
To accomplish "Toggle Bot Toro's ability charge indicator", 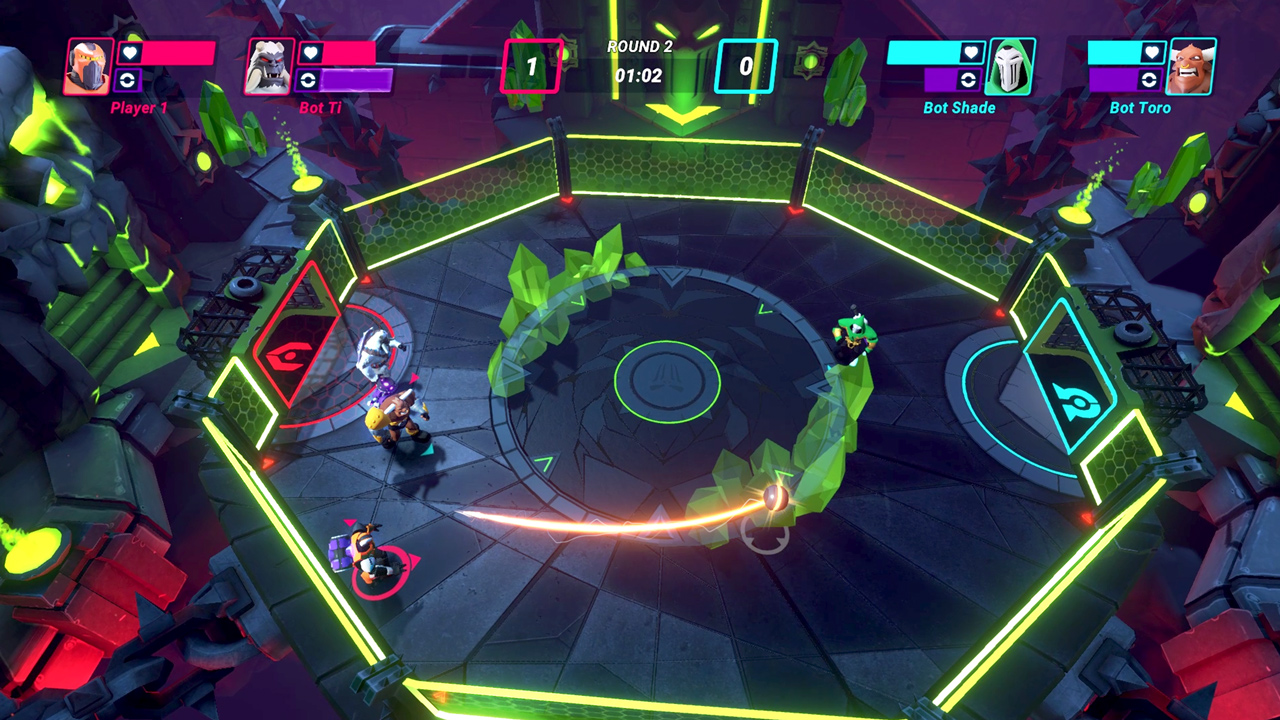I will (1150, 78).
